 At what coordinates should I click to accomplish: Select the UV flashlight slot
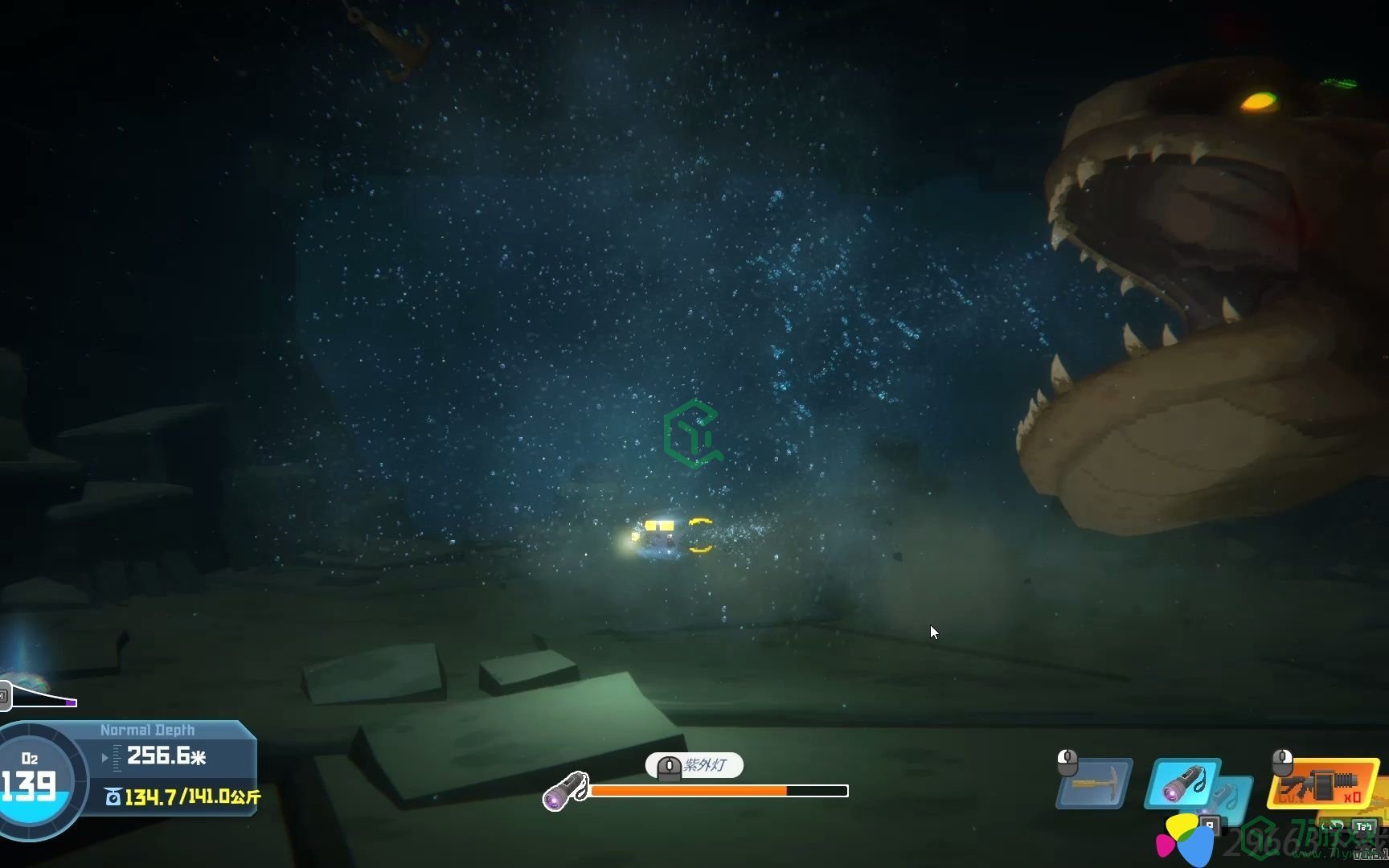(x=1183, y=783)
